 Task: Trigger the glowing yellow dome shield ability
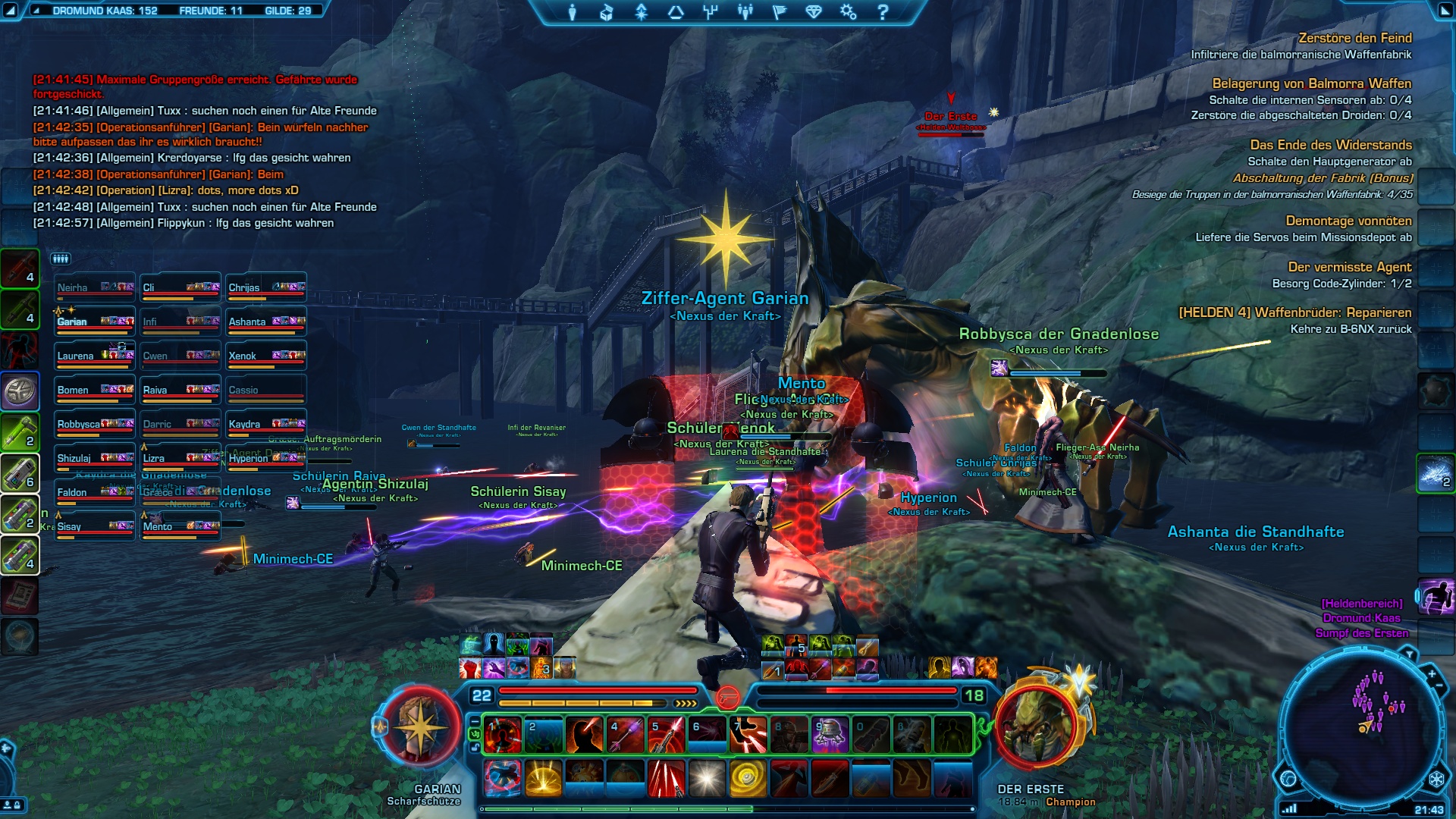(543, 779)
